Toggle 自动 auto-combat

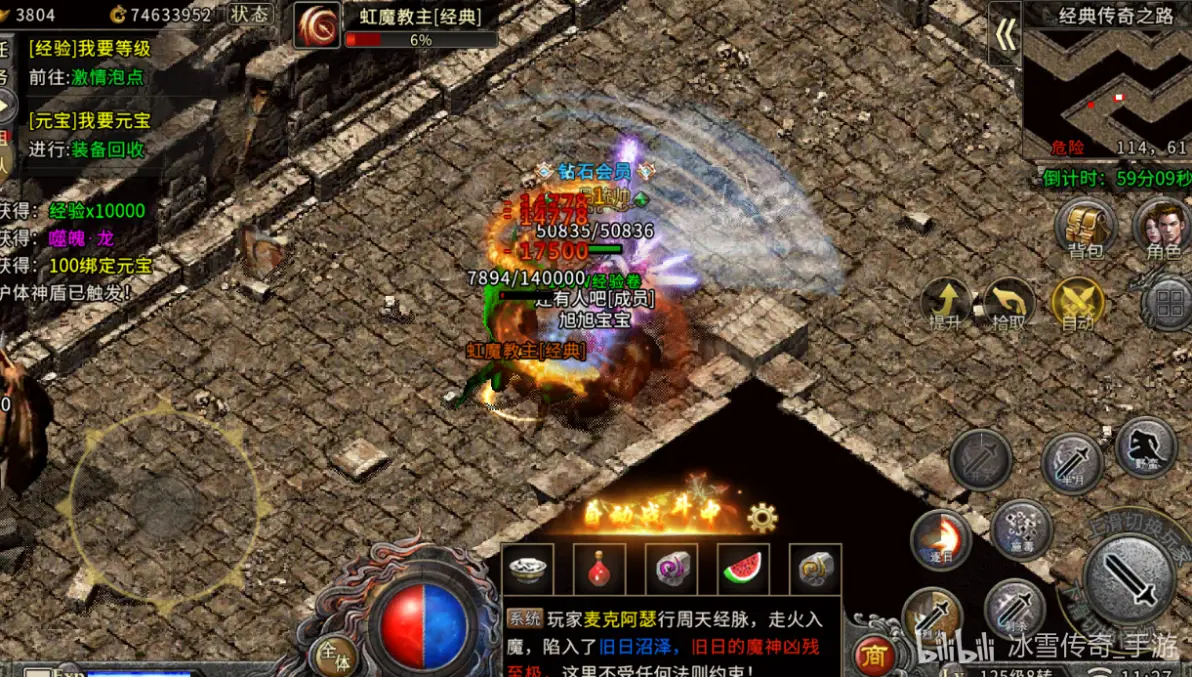click(x=1077, y=304)
